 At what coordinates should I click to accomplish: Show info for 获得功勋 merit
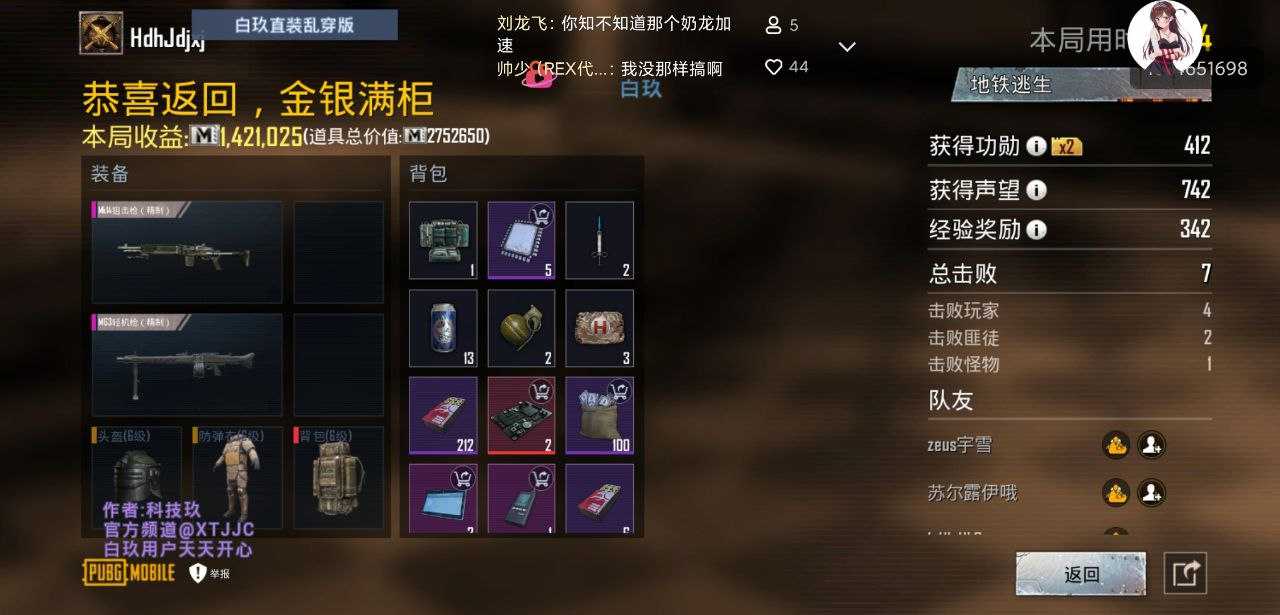point(1036,147)
